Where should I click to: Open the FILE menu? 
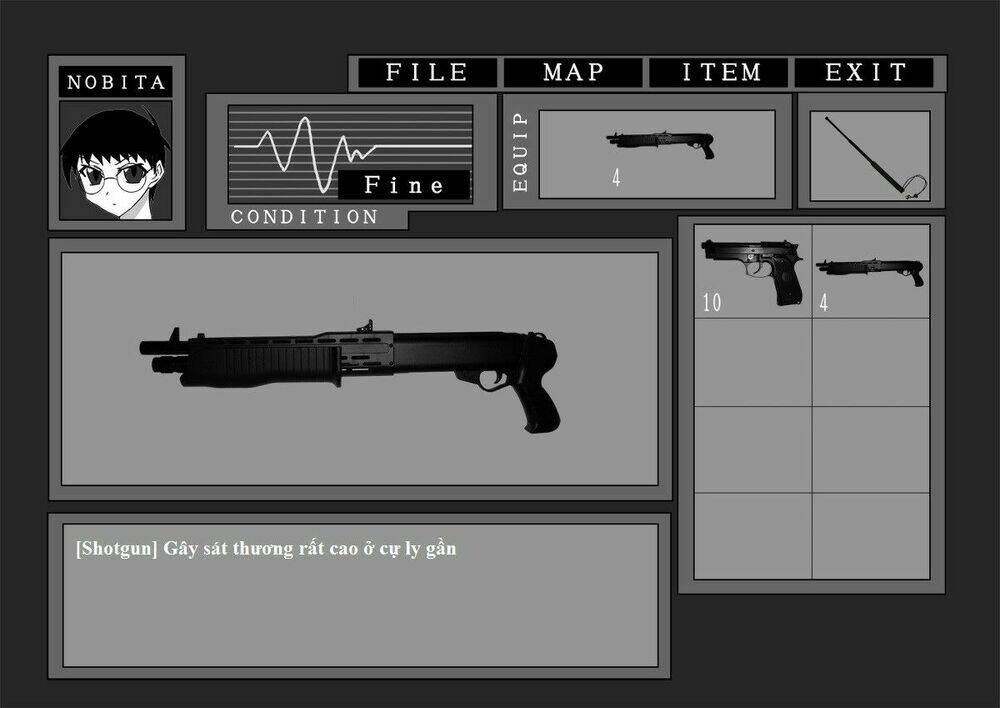coord(427,73)
